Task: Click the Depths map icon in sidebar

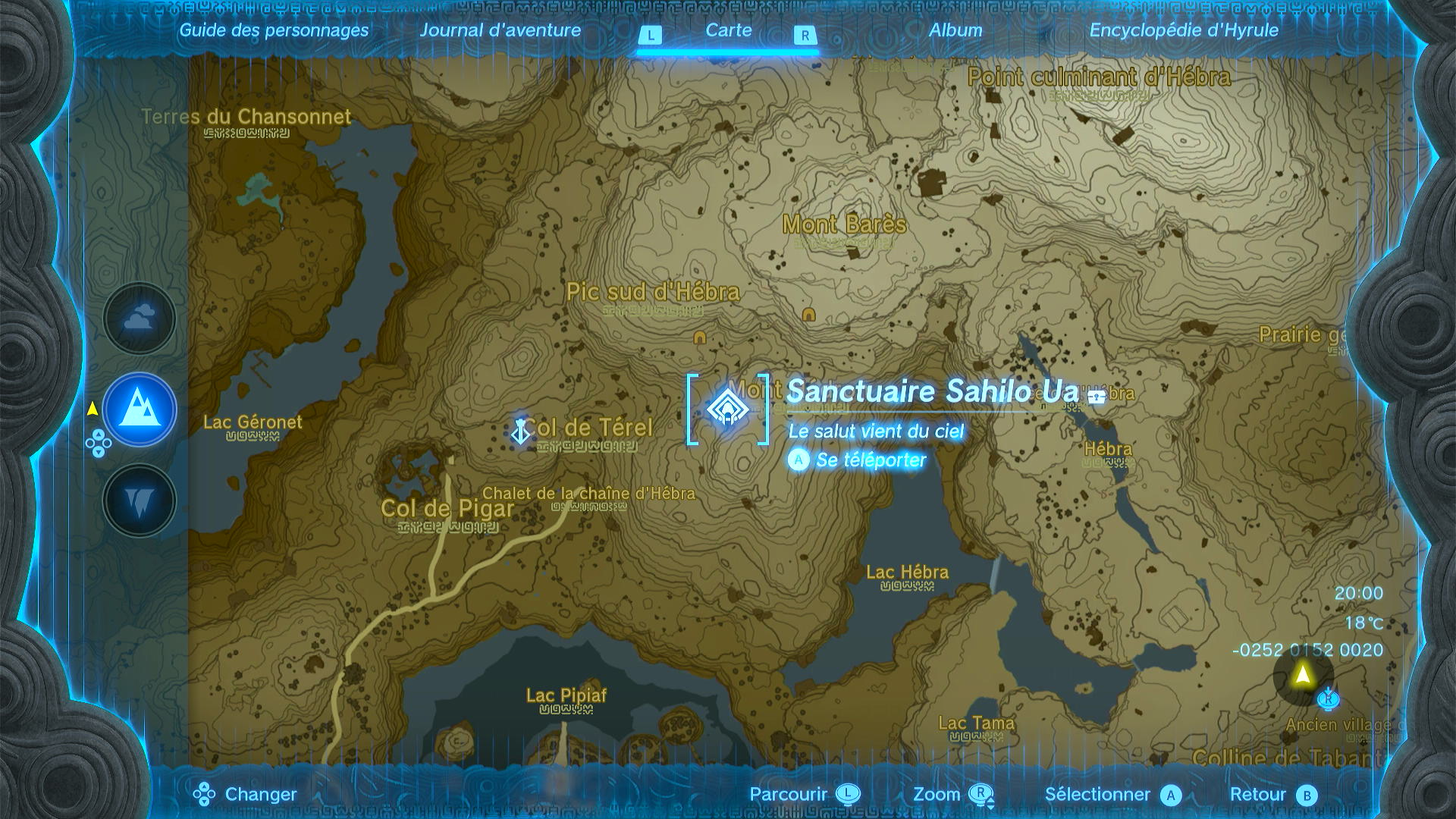Action: click(139, 499)
